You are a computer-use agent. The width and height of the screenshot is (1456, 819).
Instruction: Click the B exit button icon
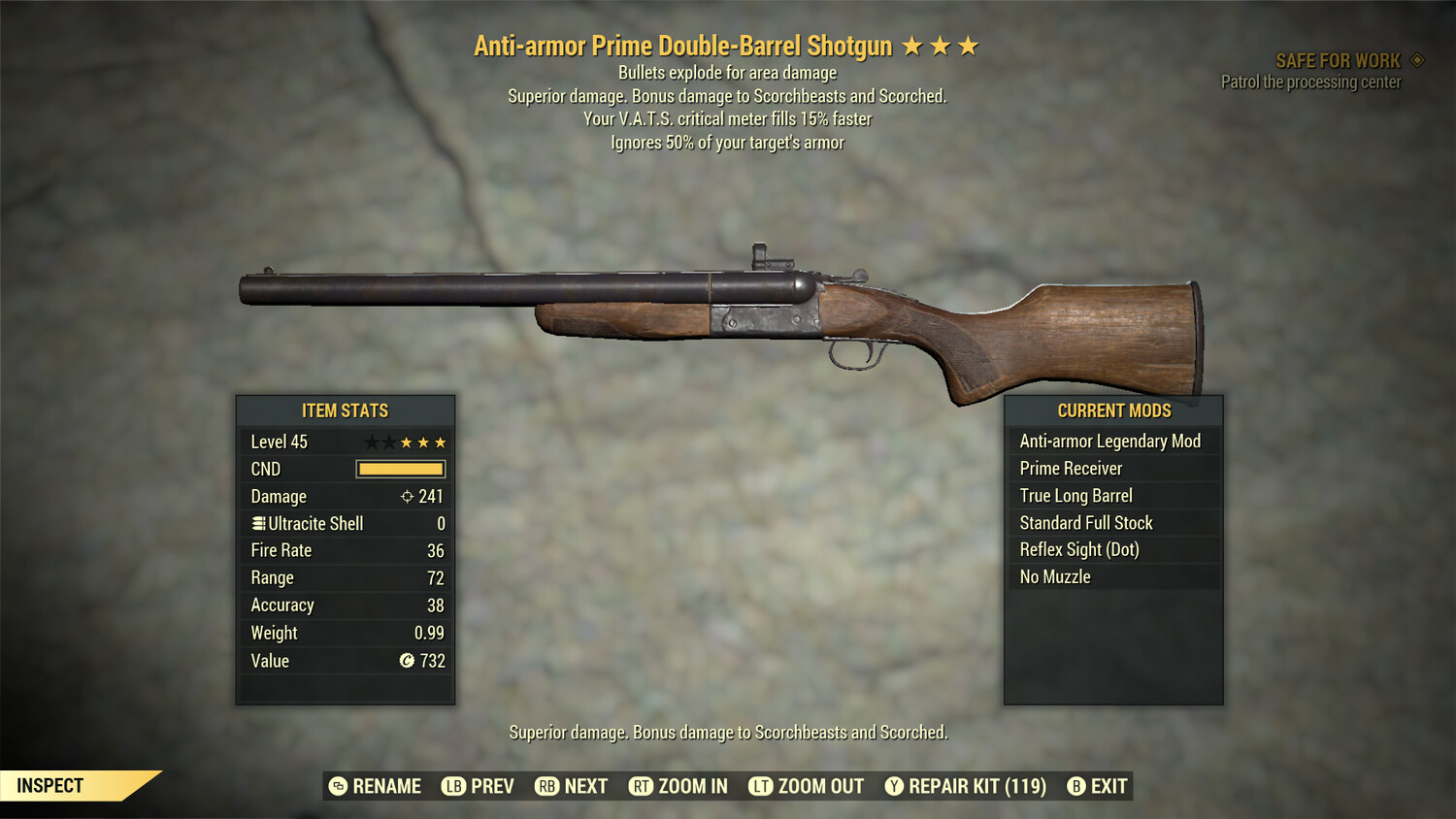coord(1077,786)
